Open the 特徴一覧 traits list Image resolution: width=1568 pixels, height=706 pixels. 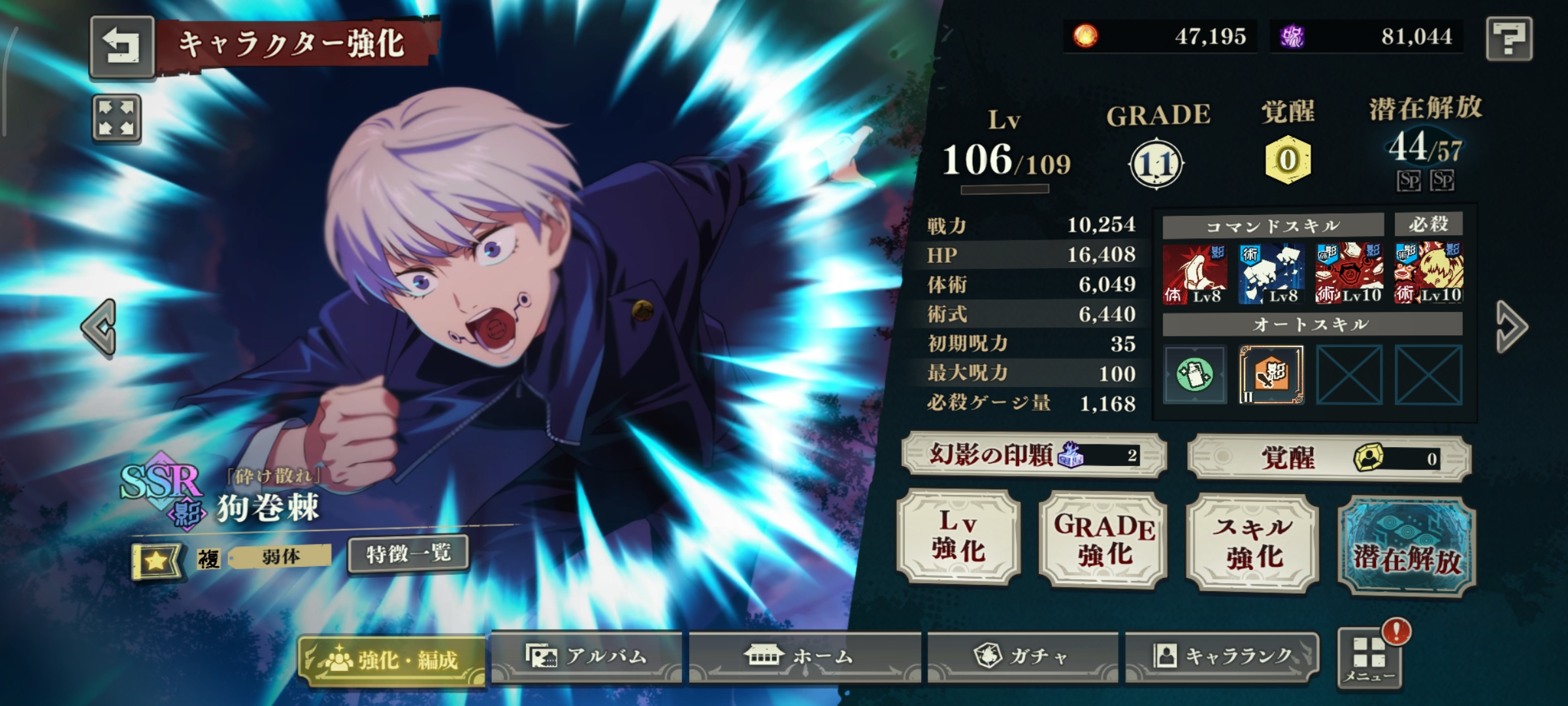[x=408, y=554]
